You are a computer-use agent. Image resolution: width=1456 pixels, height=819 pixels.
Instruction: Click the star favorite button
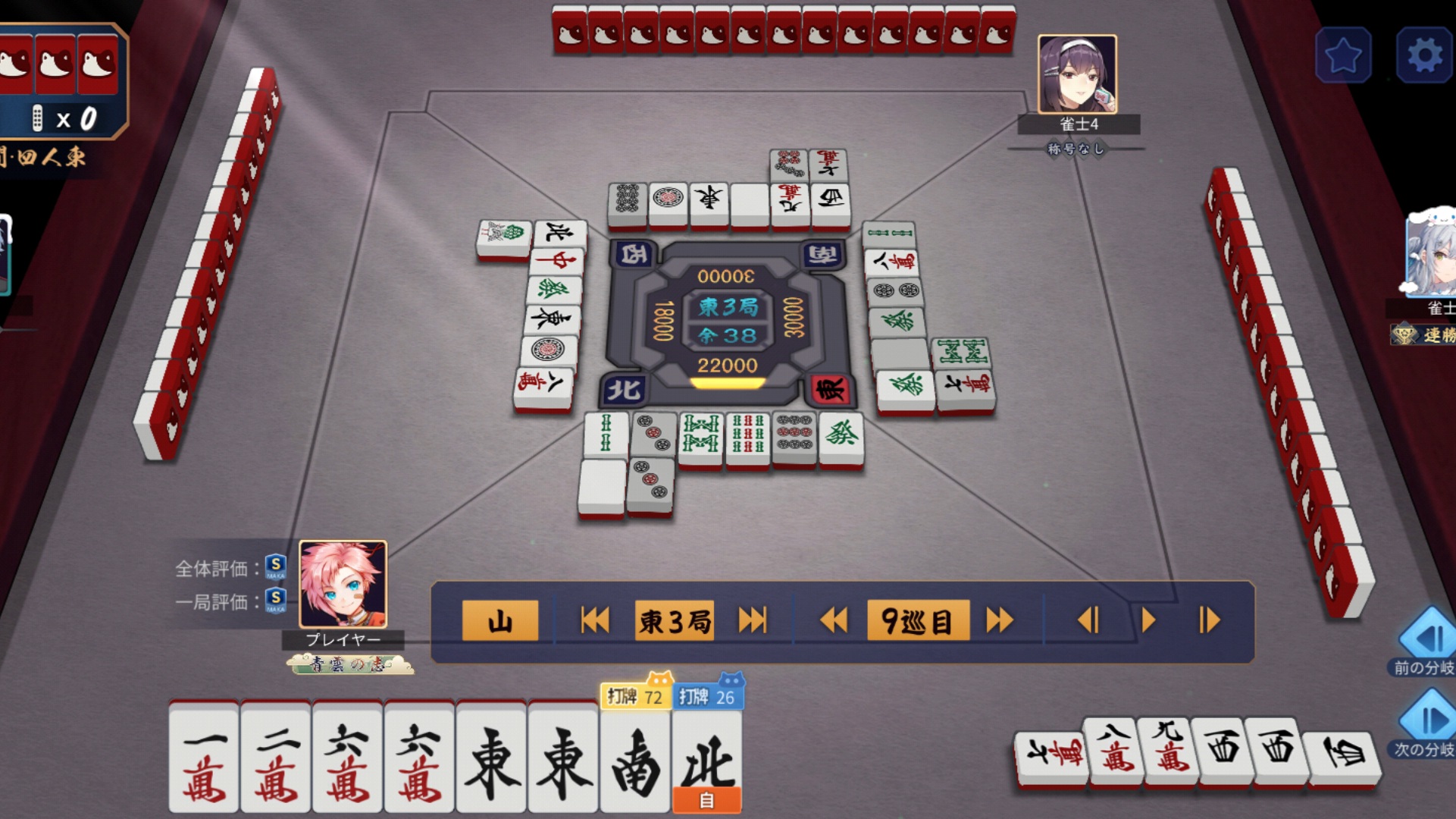pyautogui.click(x=1343, y=55)
